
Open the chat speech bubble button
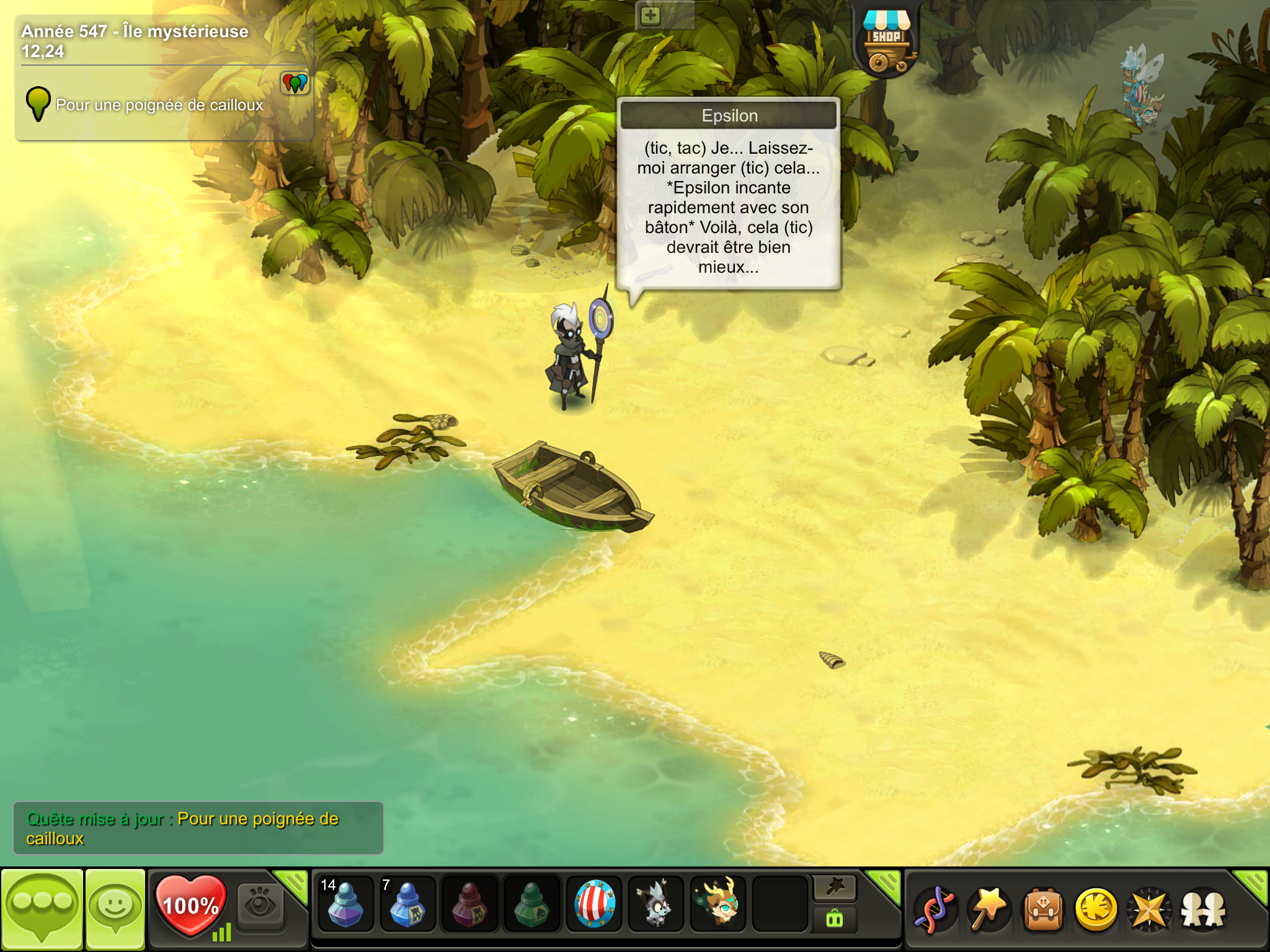click(42, 909)
